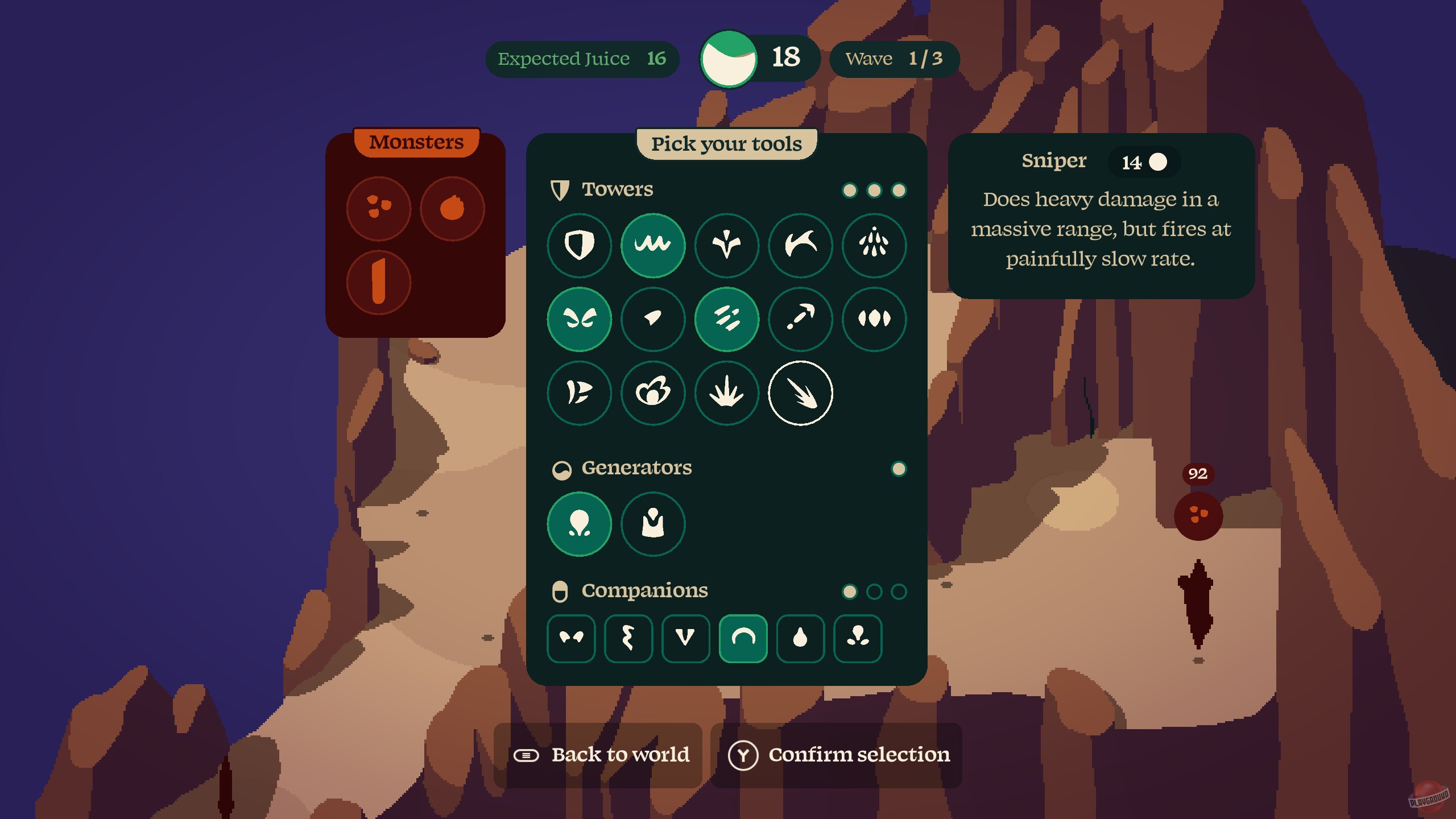The width and height of the screenshot is (1456, 819).
Task: Toggle the droplet companion slot
Action: [800, 638]
